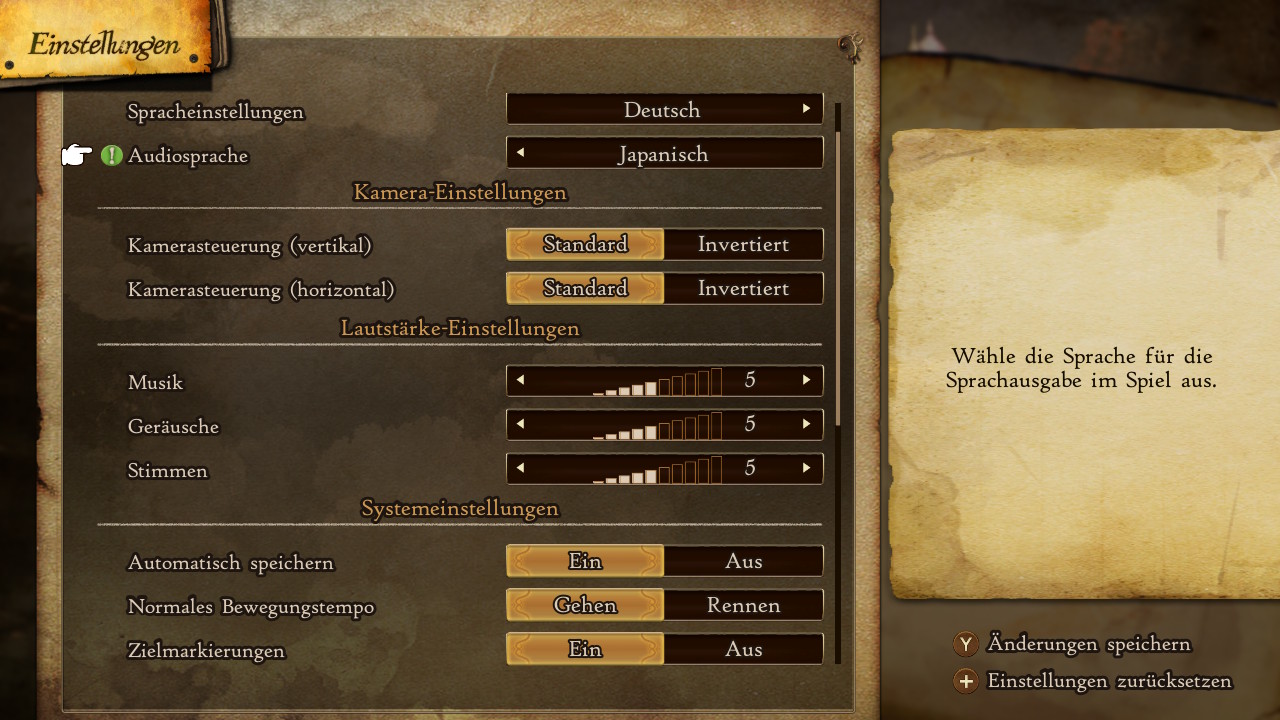Select the Audiosprache settings row
Screen dimensions: 1280x720
188,156
